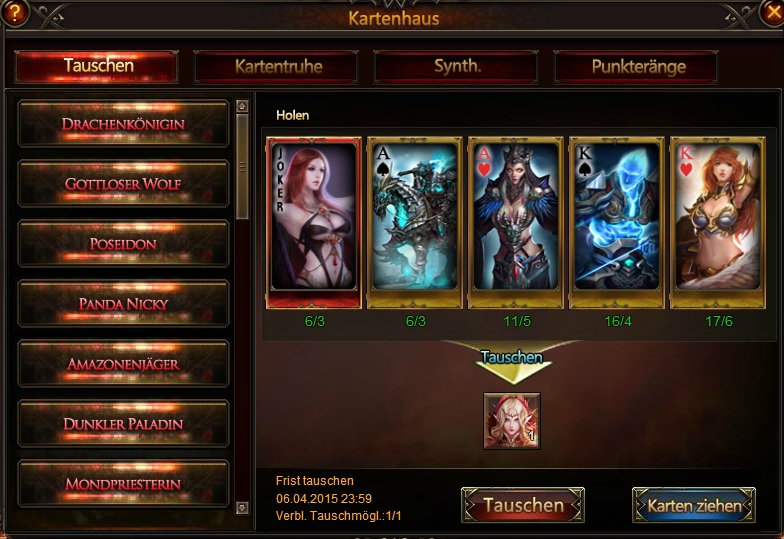Image resolution: width=784 pixels, height=539 pixels.
Task: Switch to the Tauschen tab
Action: tap(97, 67)
